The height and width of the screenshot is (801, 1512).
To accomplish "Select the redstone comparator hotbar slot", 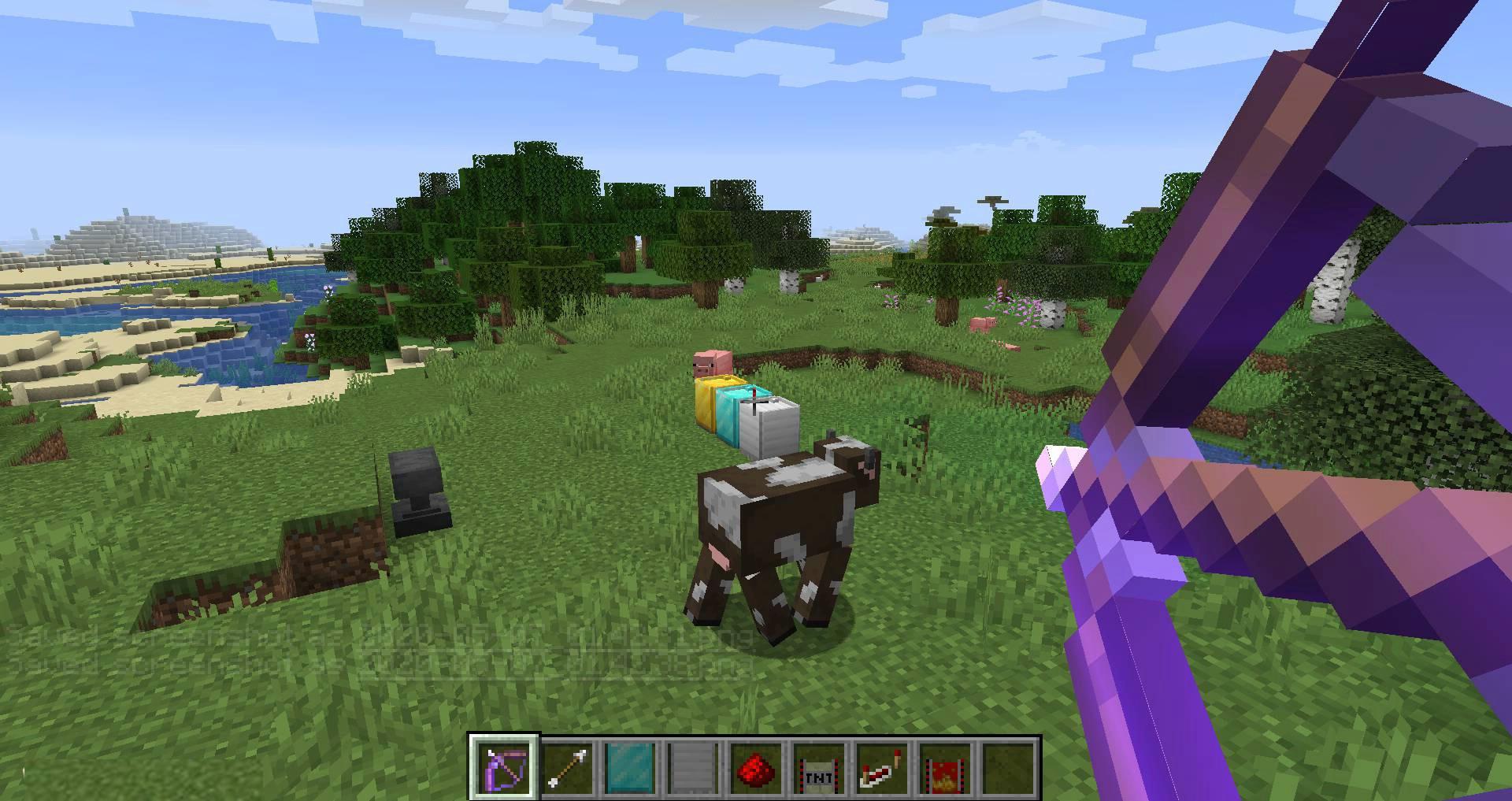I will (882, 768).
